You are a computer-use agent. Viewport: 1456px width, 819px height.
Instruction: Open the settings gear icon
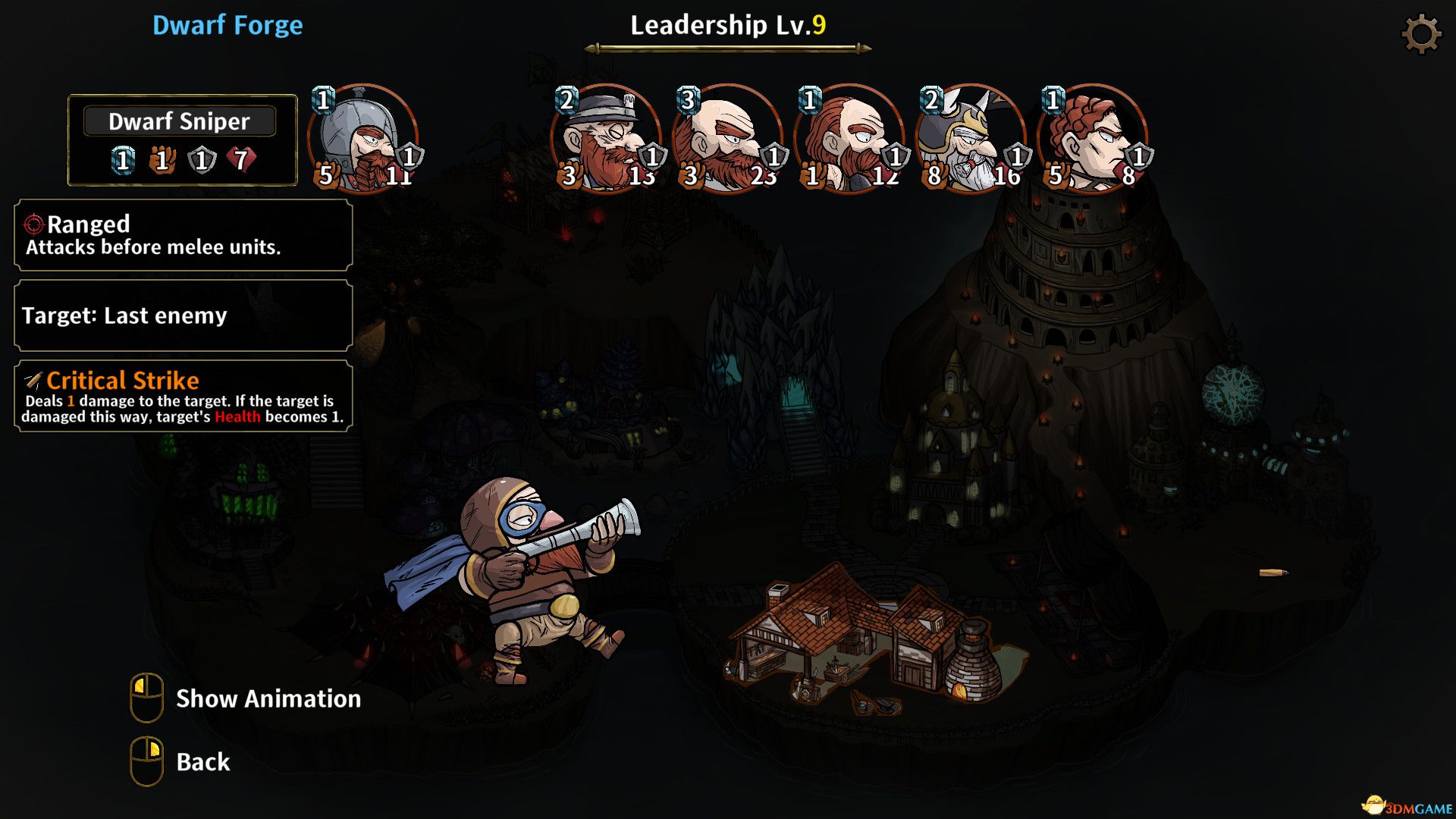[1420, 34]
